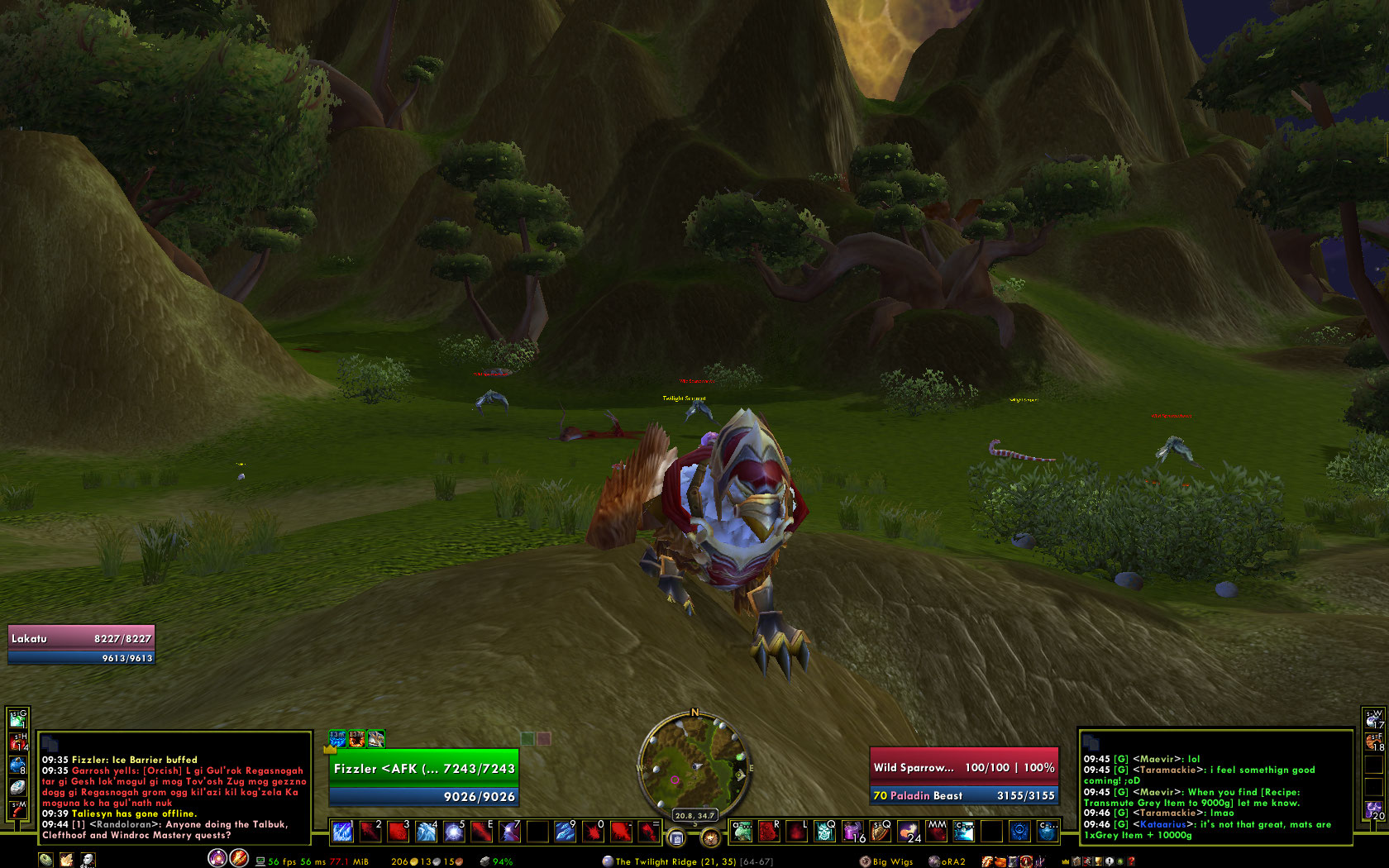
Task: Activate the frost ability in slot 4
Action: pos(427,832)
